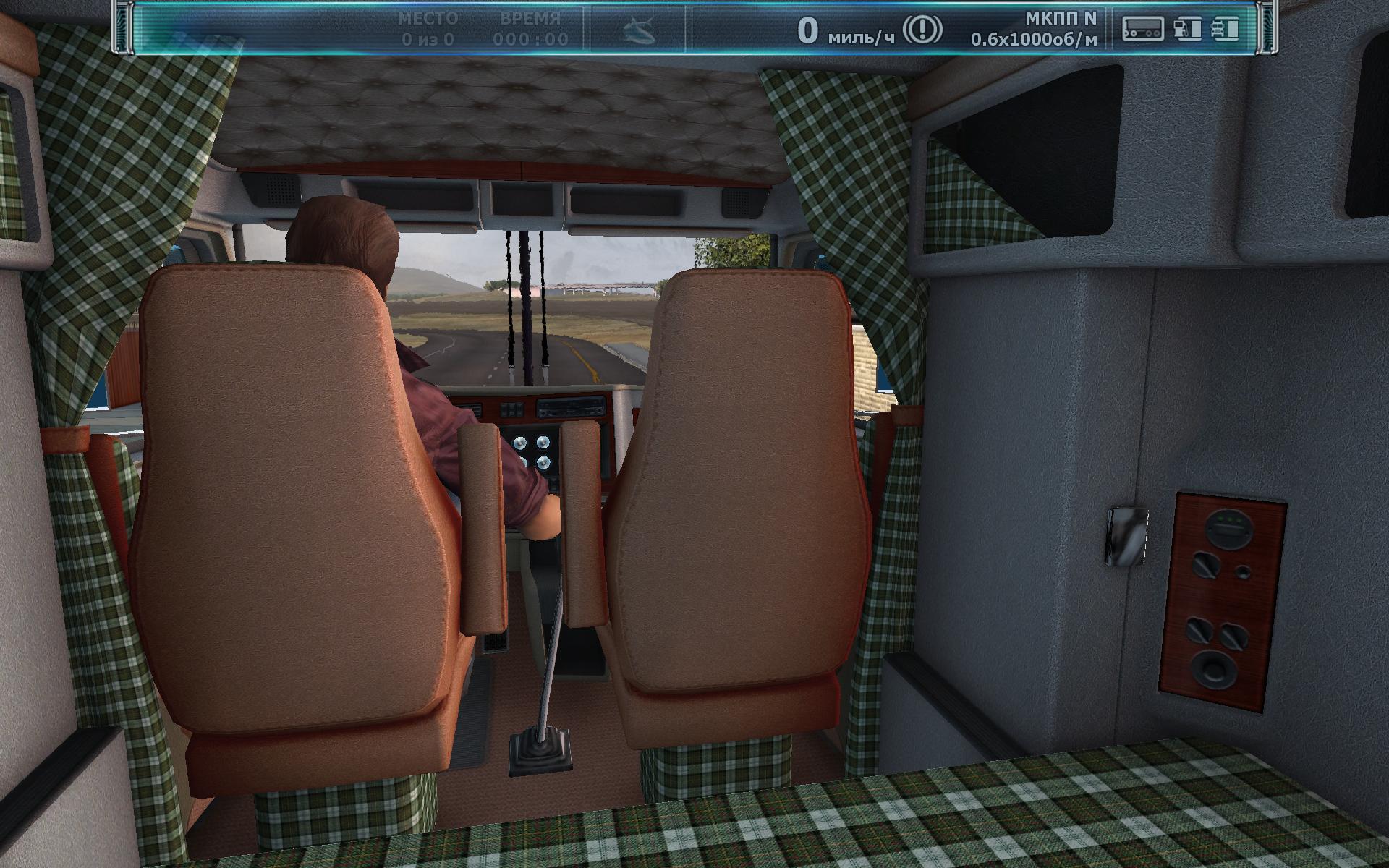The height and width of the screenshot is (868, 1389).
Task: Check the fuel pump gauge icon
Action: point(1187,29)
